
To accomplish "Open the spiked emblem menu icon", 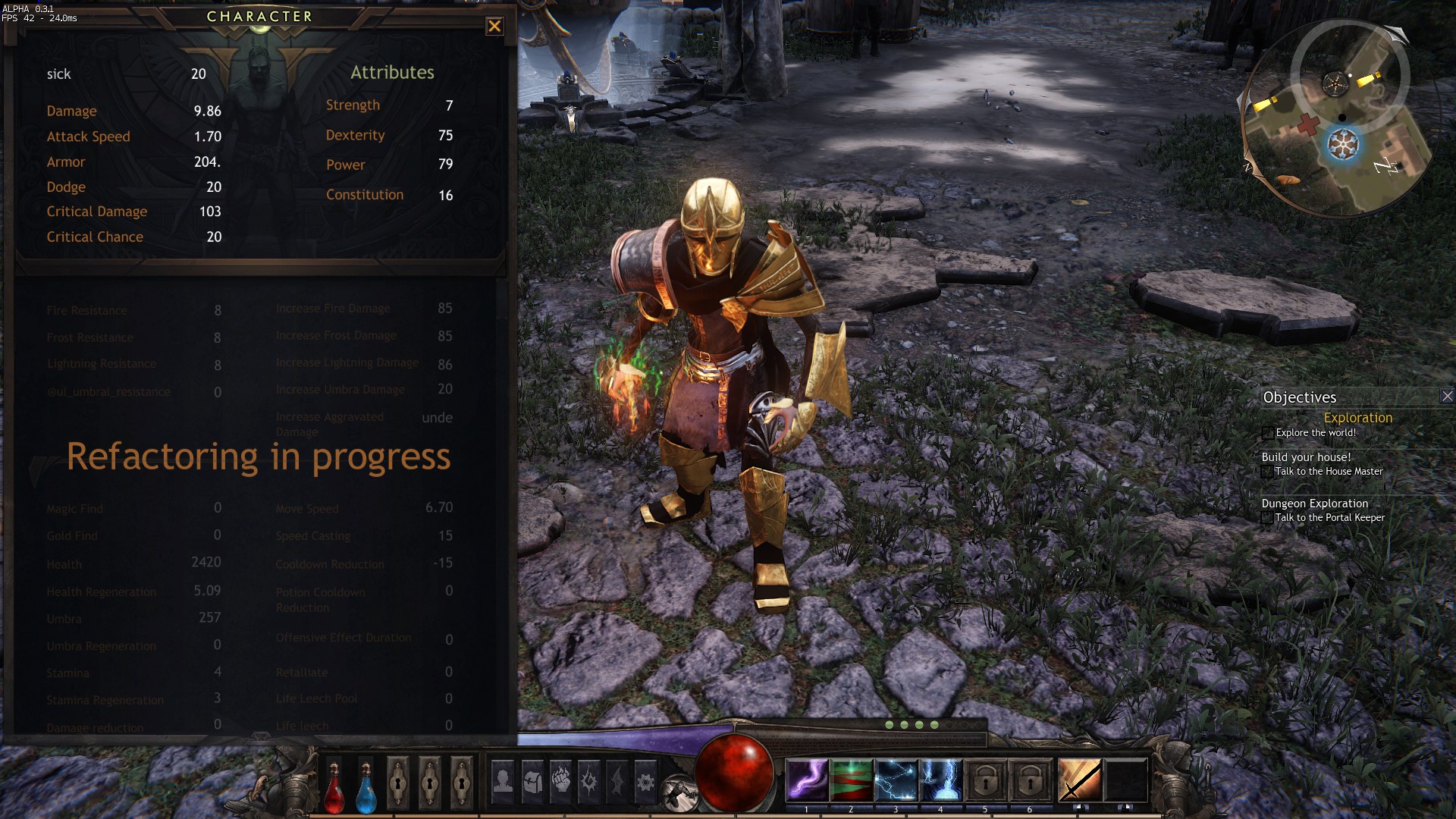I will click(589, 780).
